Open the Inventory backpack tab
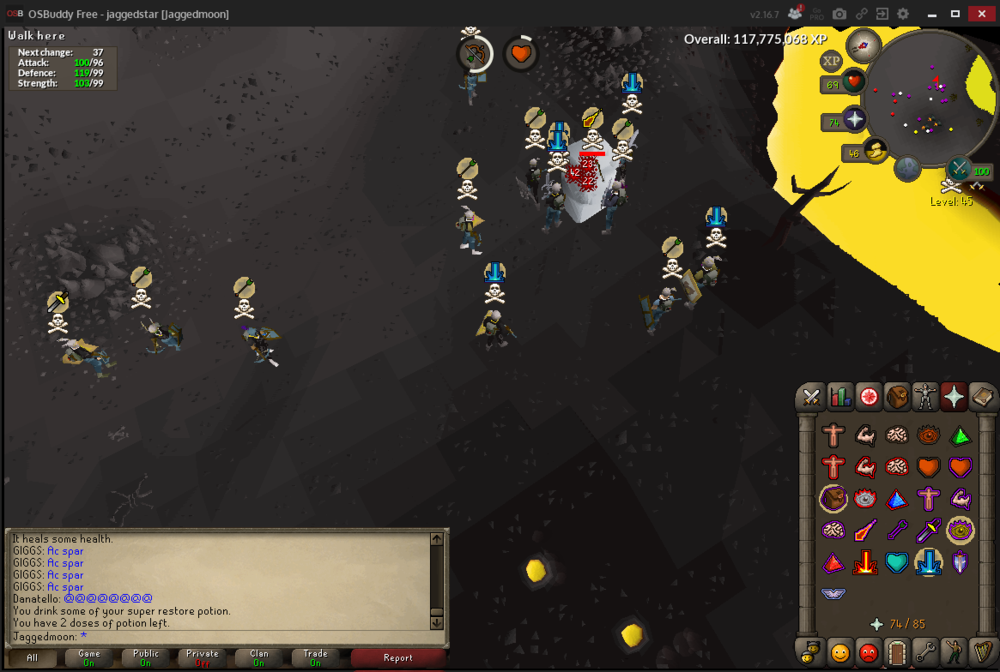 897,397
